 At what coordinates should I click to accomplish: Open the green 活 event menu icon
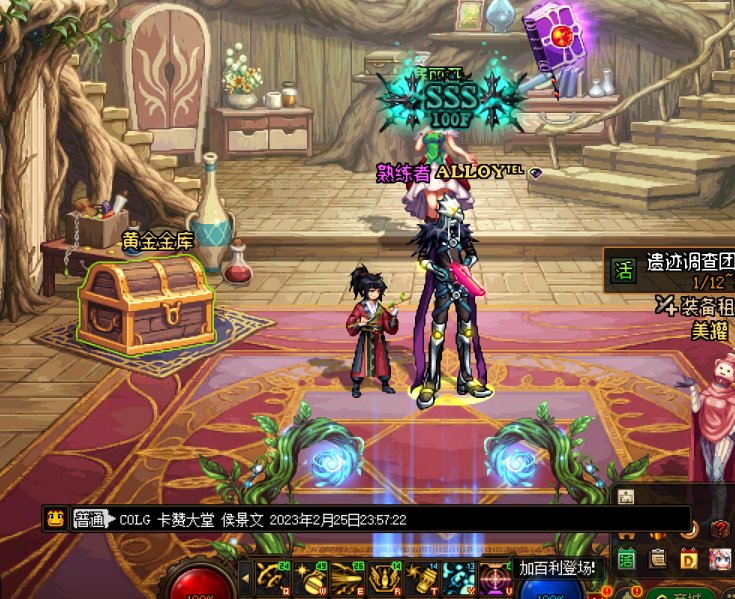[x=628, y=557]
